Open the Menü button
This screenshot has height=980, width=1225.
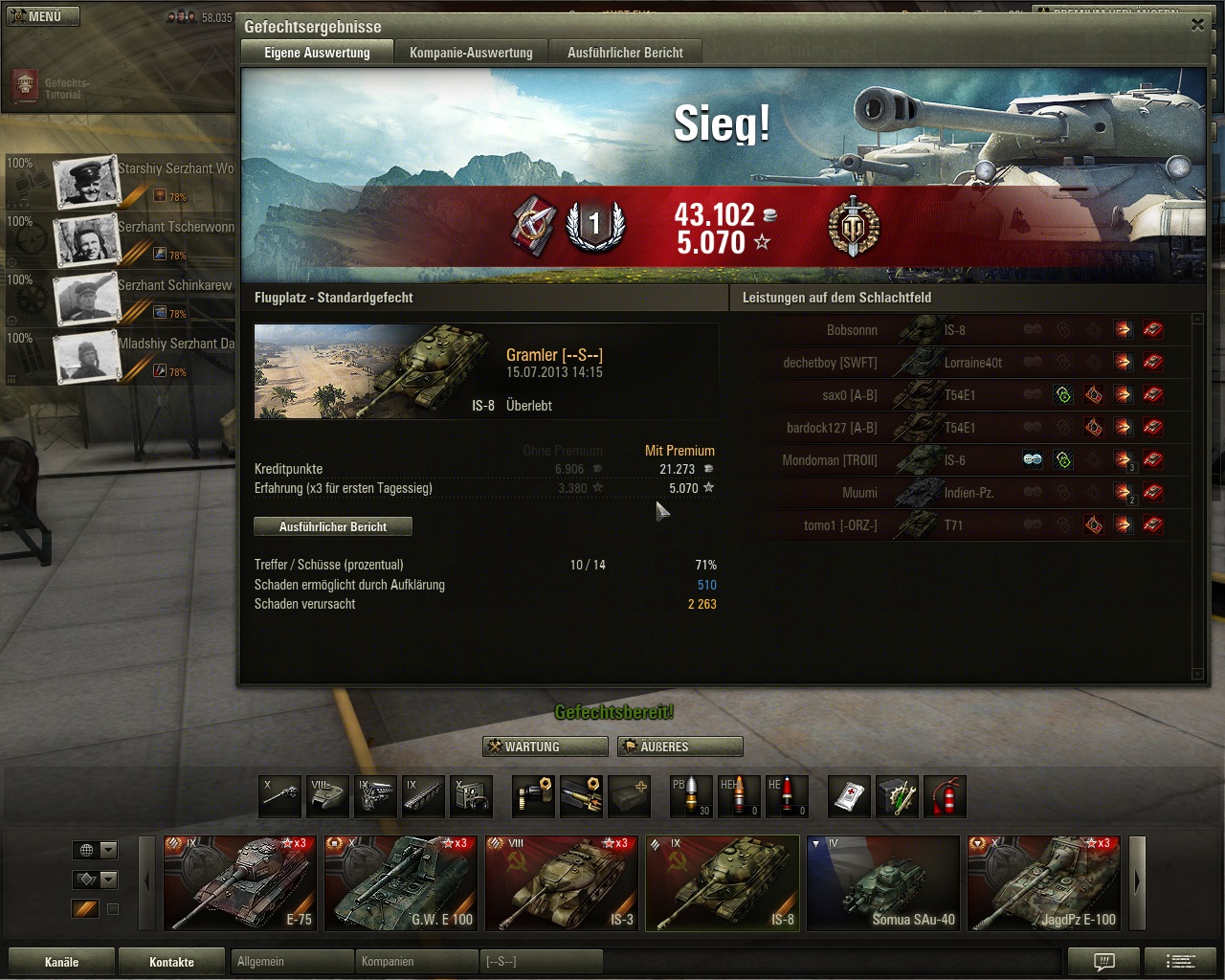[41, 16]
